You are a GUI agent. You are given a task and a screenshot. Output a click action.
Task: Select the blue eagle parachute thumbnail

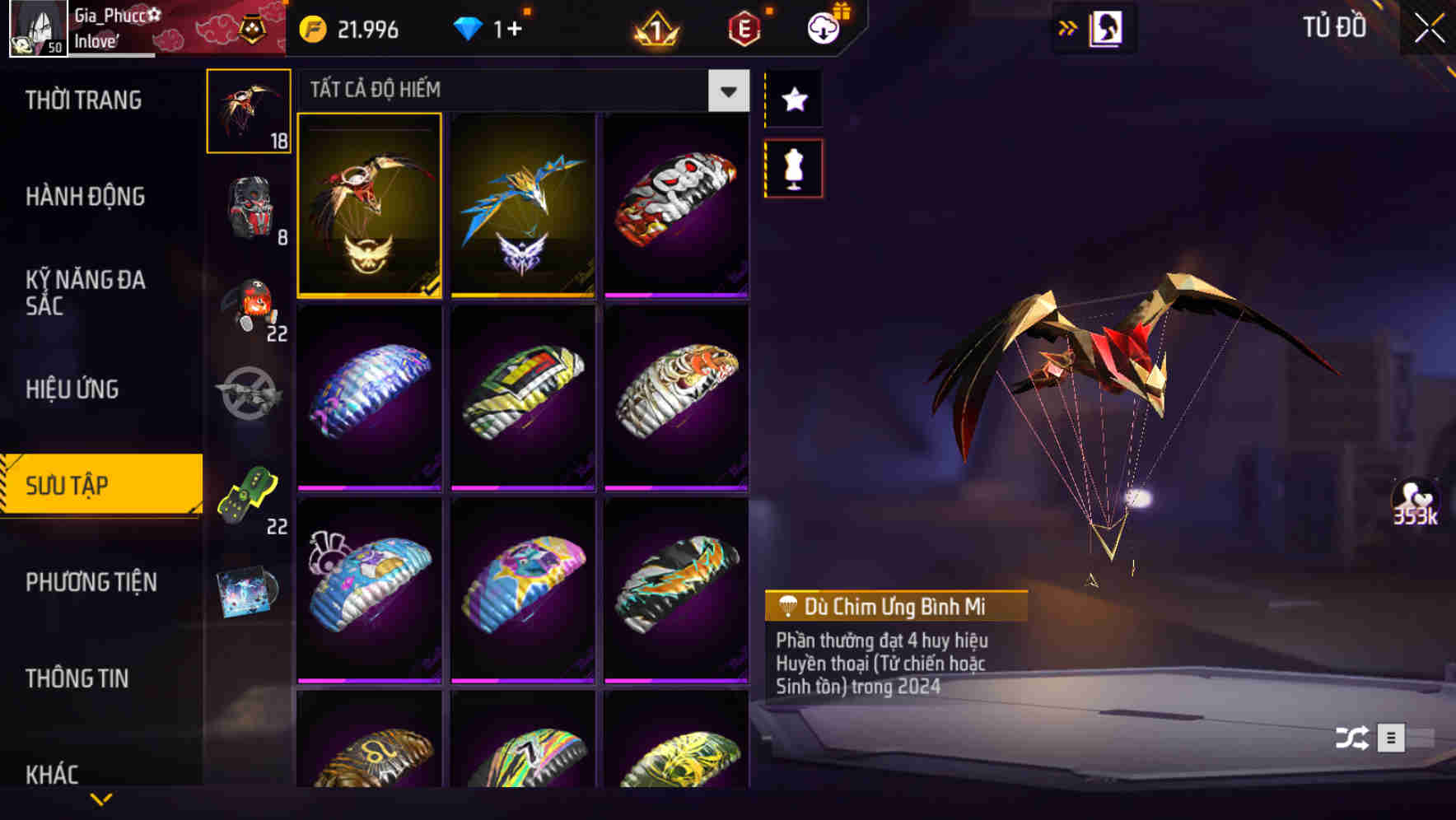(x=523, y=206)
